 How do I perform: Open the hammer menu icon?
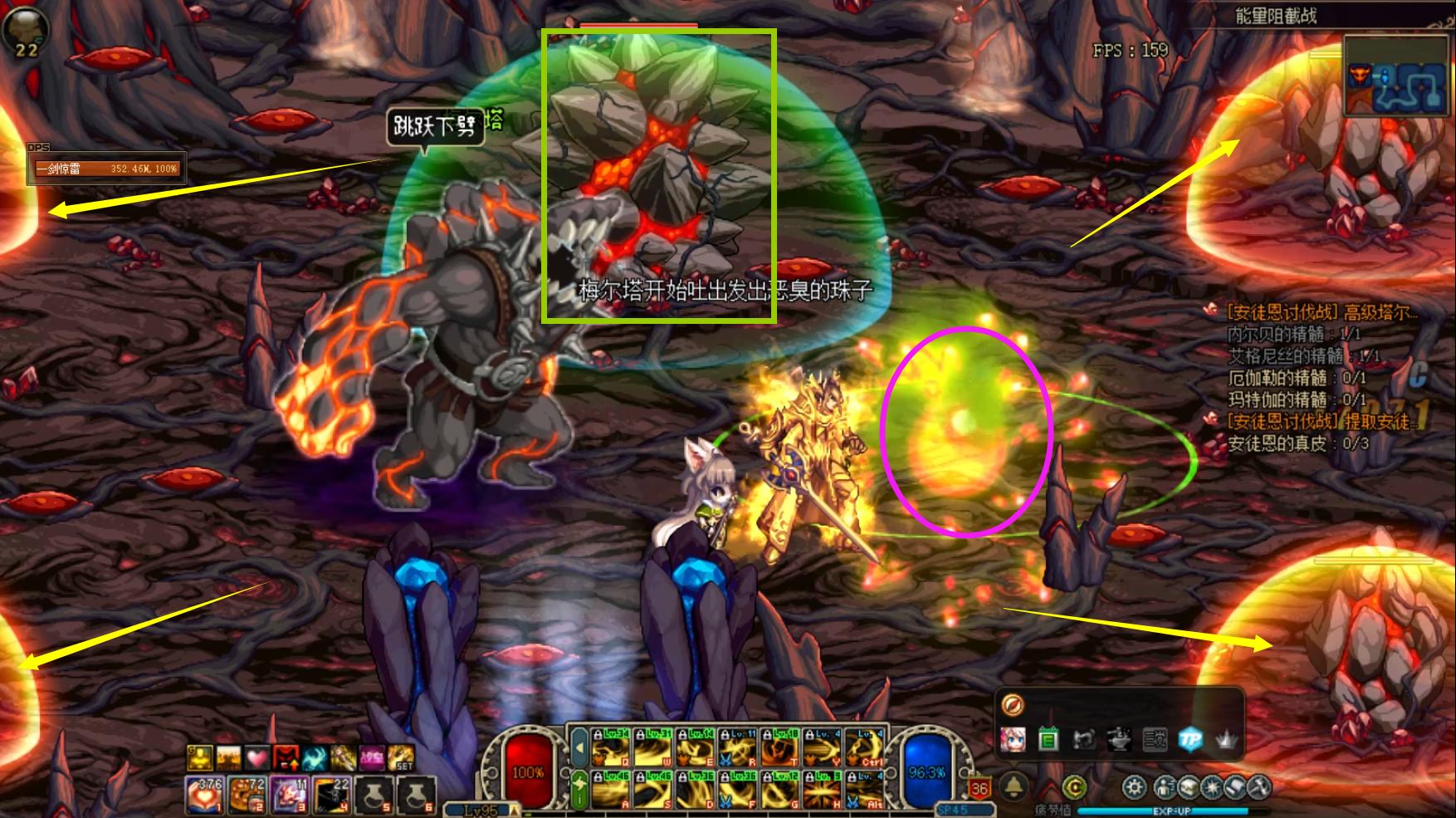[1258, 786]
